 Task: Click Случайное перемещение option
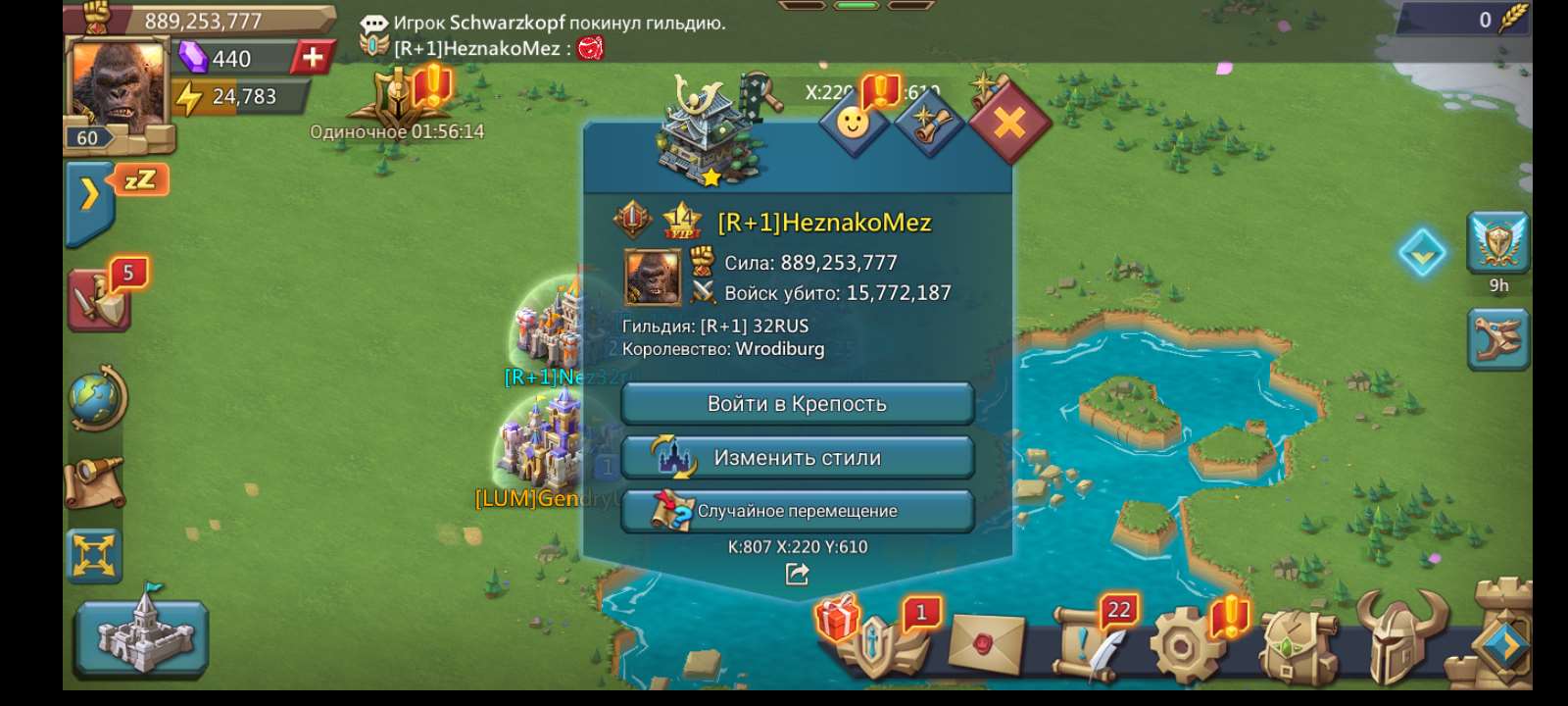pos(797,510)
